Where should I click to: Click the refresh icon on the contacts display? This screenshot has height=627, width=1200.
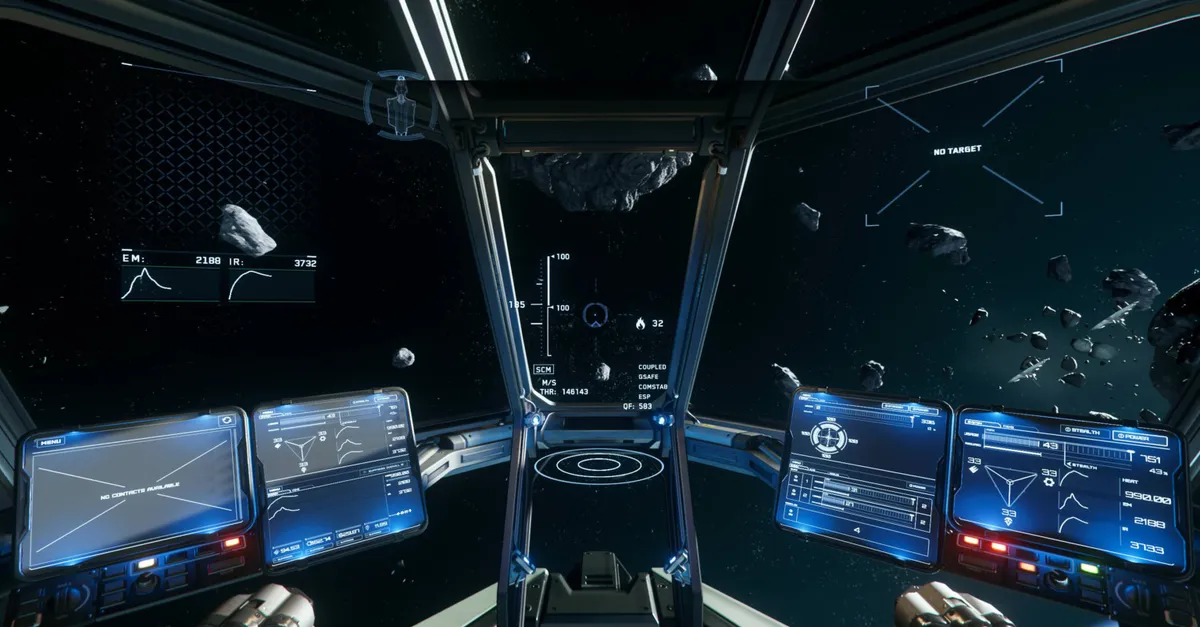click(227, 421)
